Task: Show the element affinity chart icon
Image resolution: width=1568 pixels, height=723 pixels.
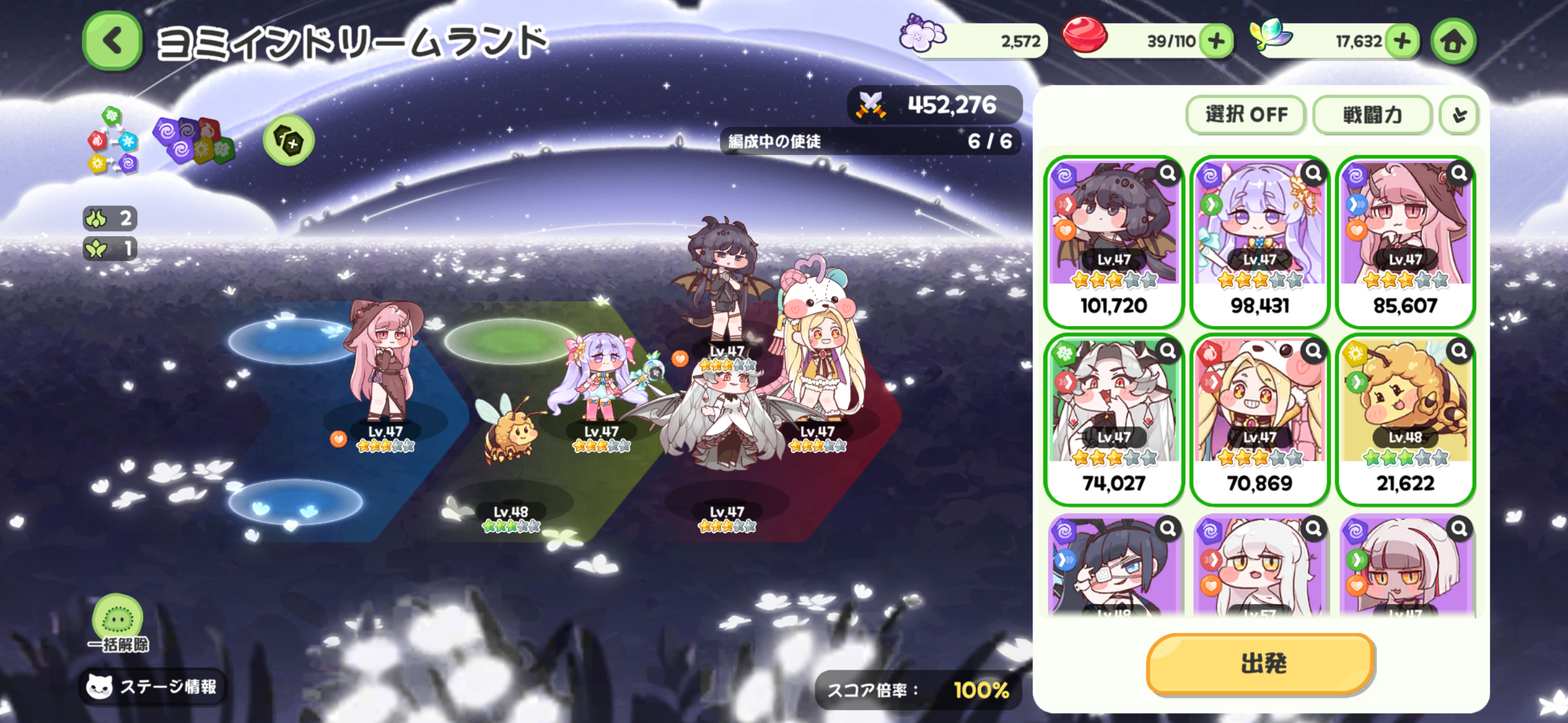Action: coord(113,141)
